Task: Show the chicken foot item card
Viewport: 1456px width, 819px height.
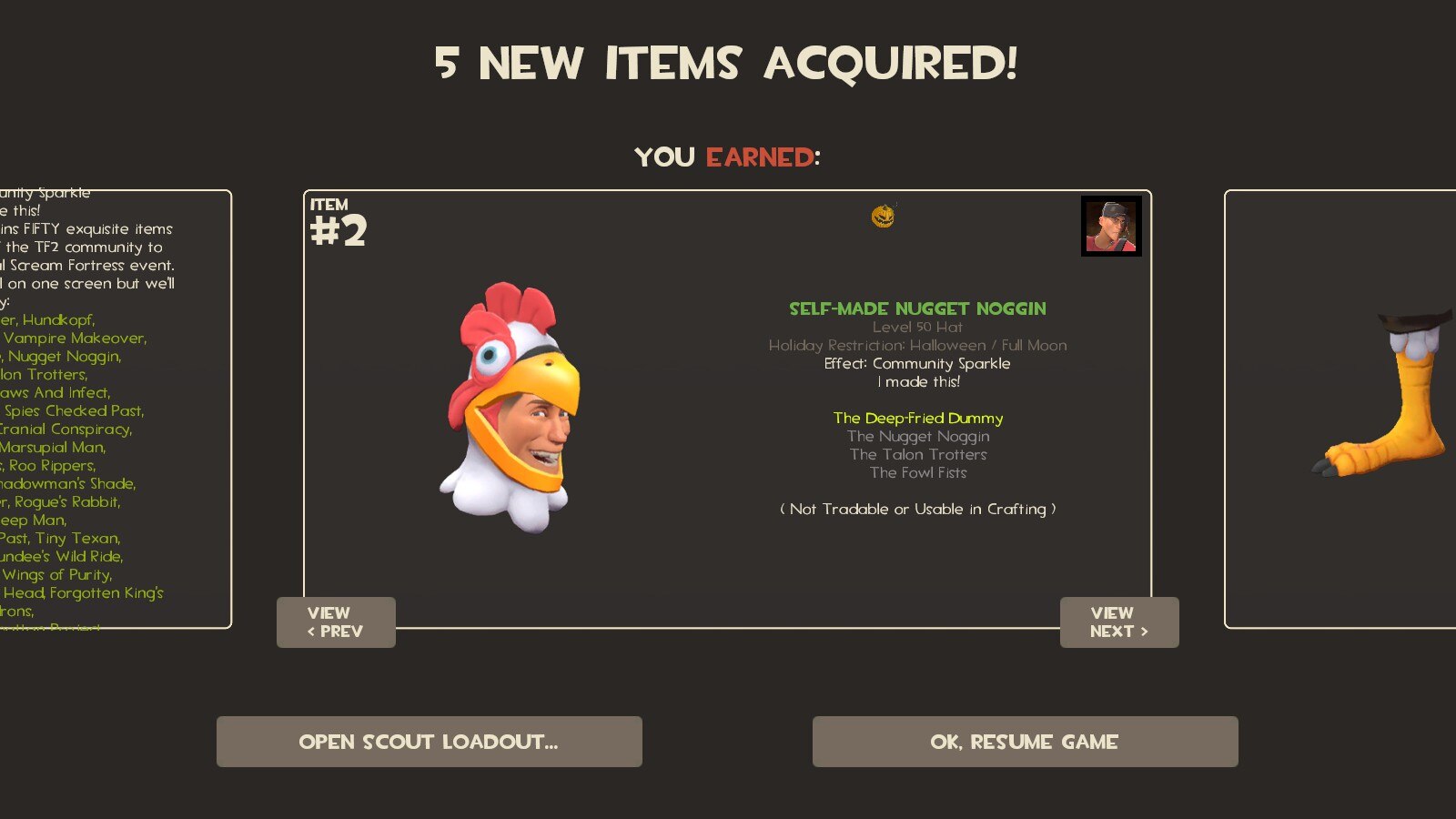Action: (1347, 409)
